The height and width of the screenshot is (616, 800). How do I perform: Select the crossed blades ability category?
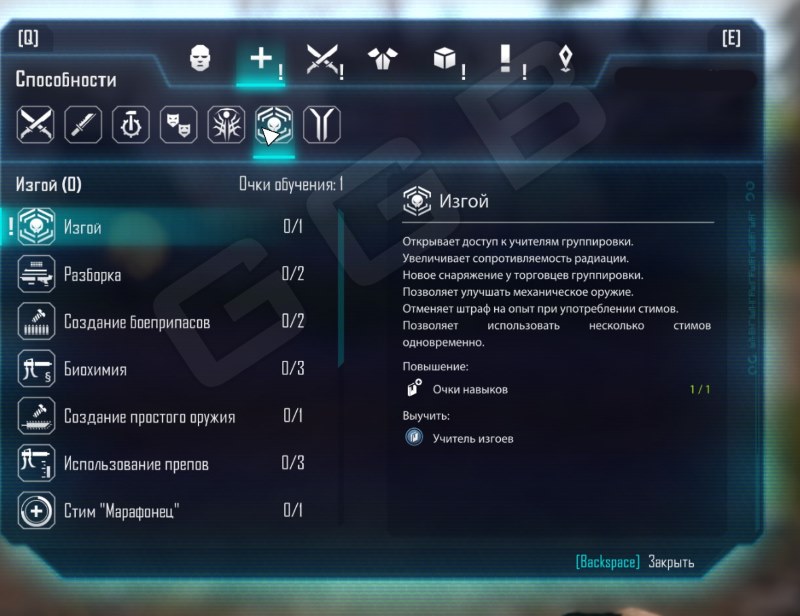[x=35, y=125]
